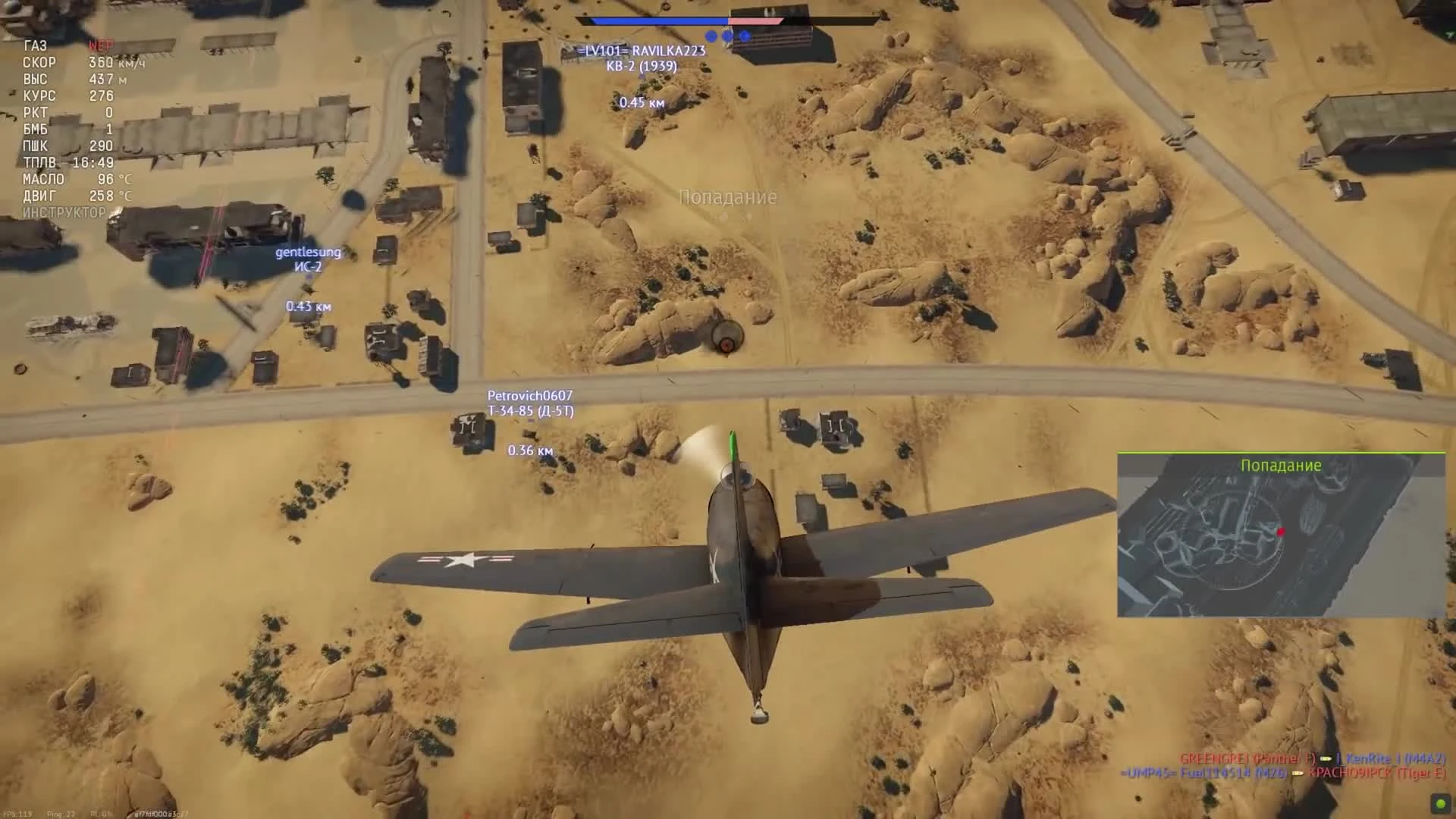
Task: Click the middle blue squad dot
Action: pos(727,35)
